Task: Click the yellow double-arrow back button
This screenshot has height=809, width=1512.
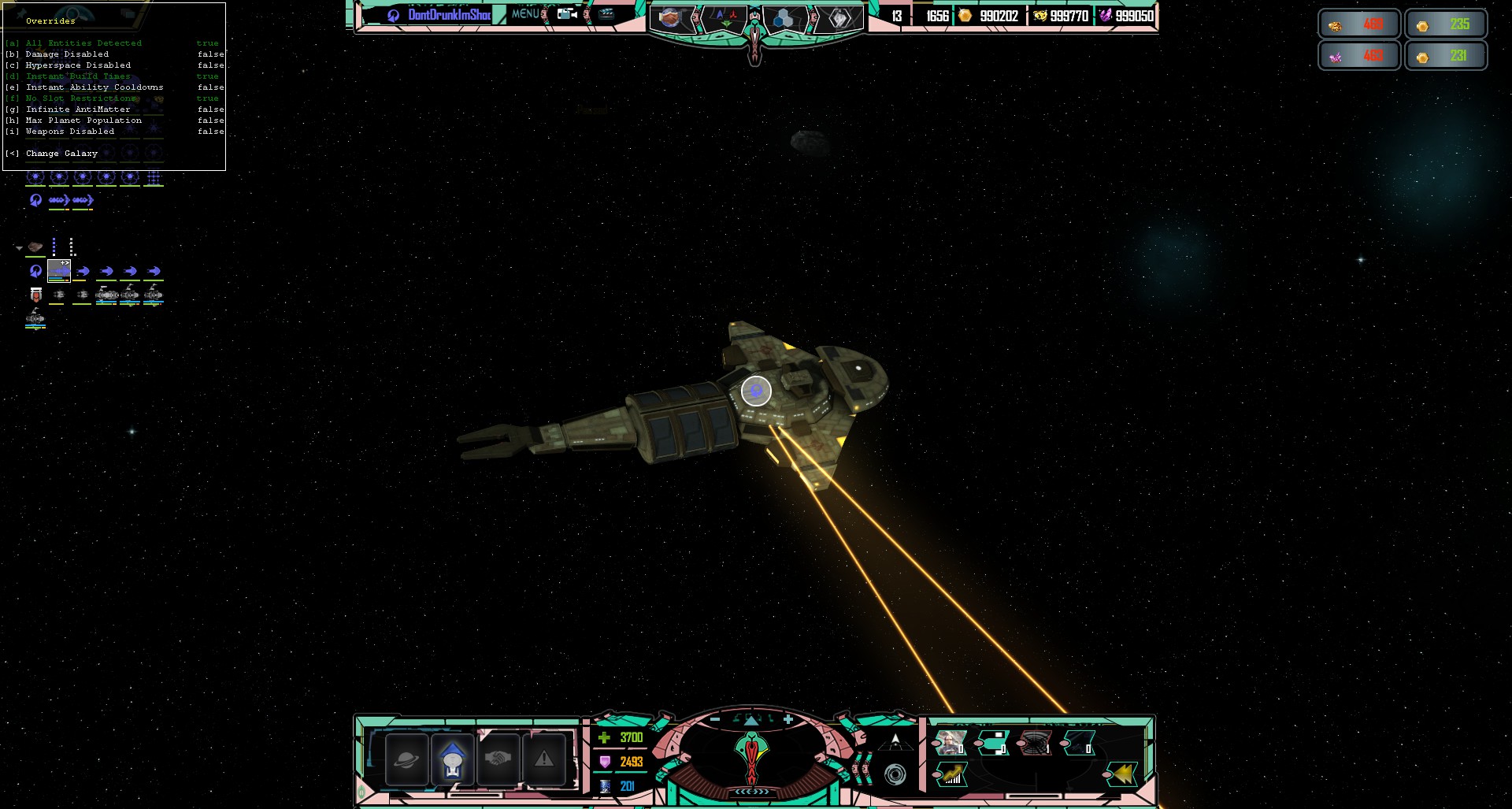Action: (1122, 774)
